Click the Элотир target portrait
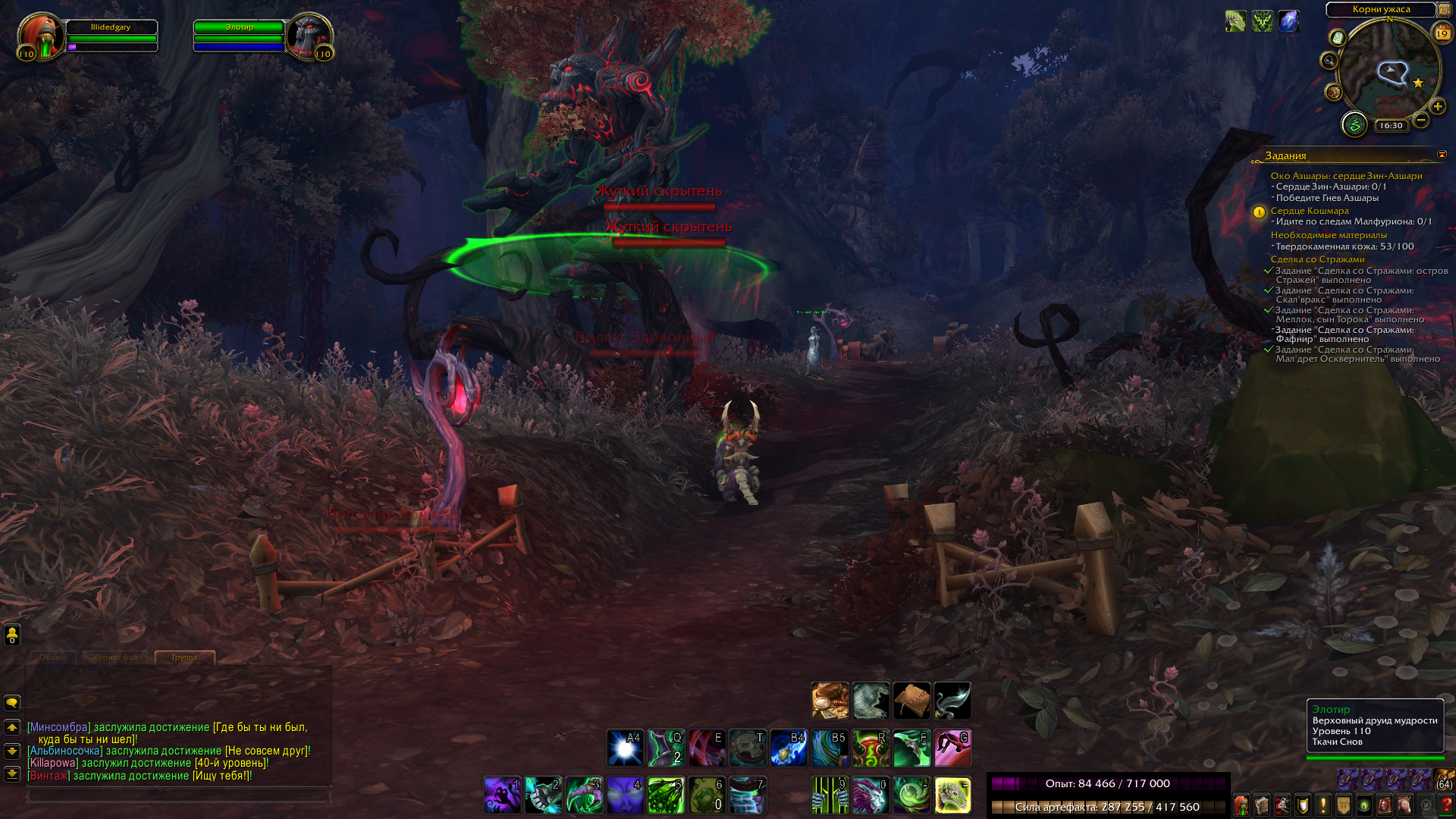Viewport: 1456px width, 819px height. [x=309, y=36]
